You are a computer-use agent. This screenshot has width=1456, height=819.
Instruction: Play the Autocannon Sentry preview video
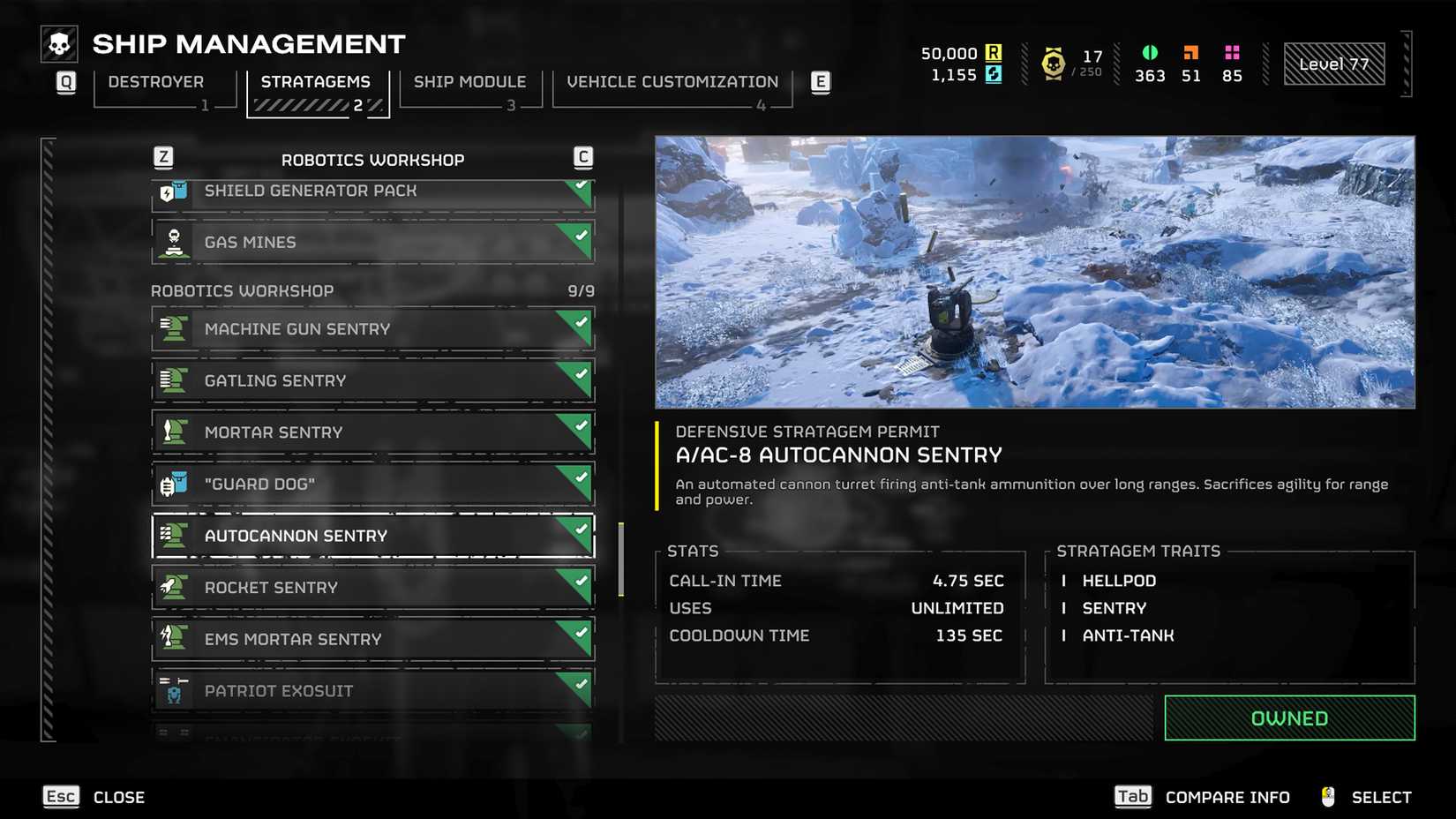click(1034, 272)
